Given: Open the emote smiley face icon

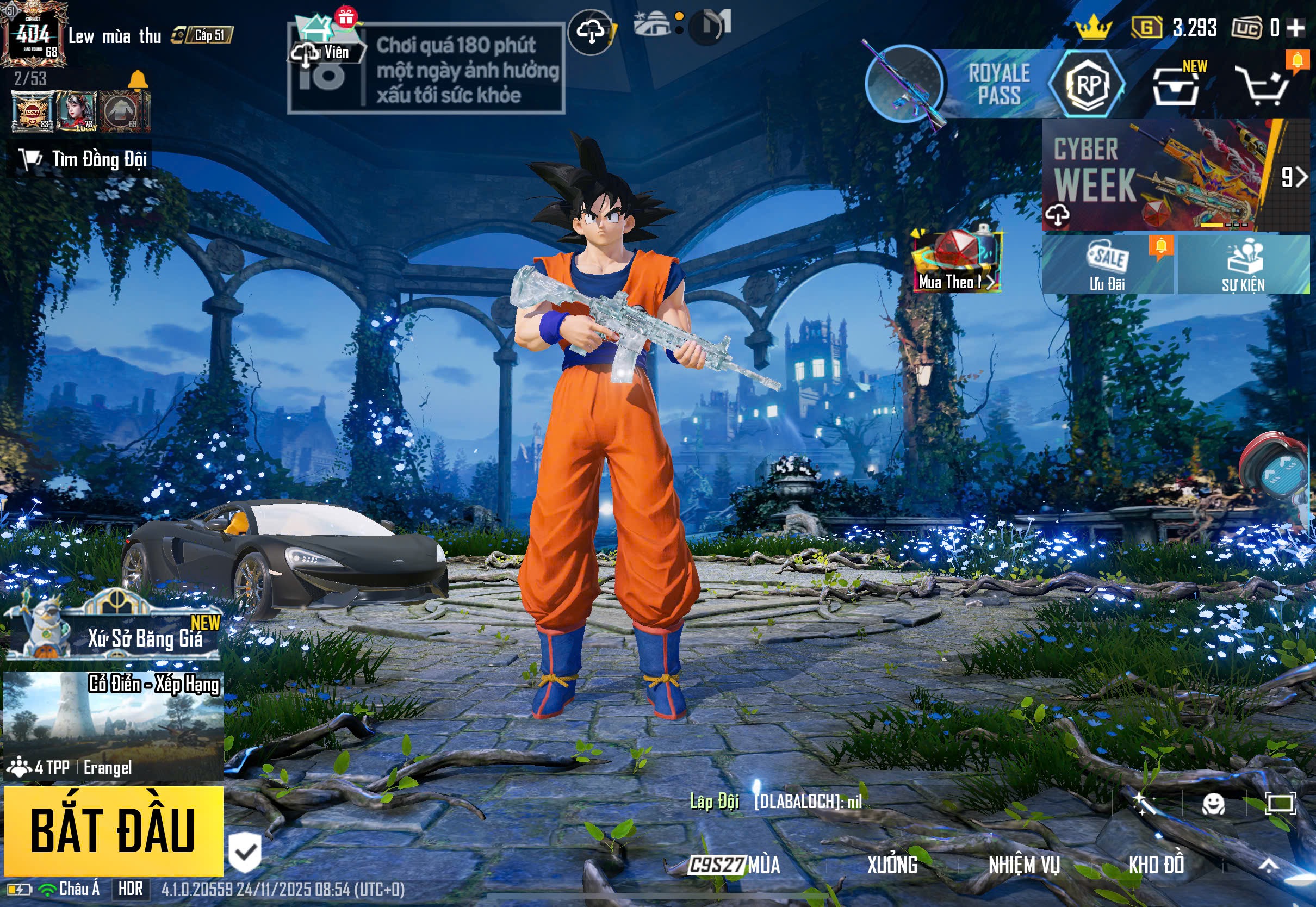Looking at the screenshot, I should tap(1213, 804).
